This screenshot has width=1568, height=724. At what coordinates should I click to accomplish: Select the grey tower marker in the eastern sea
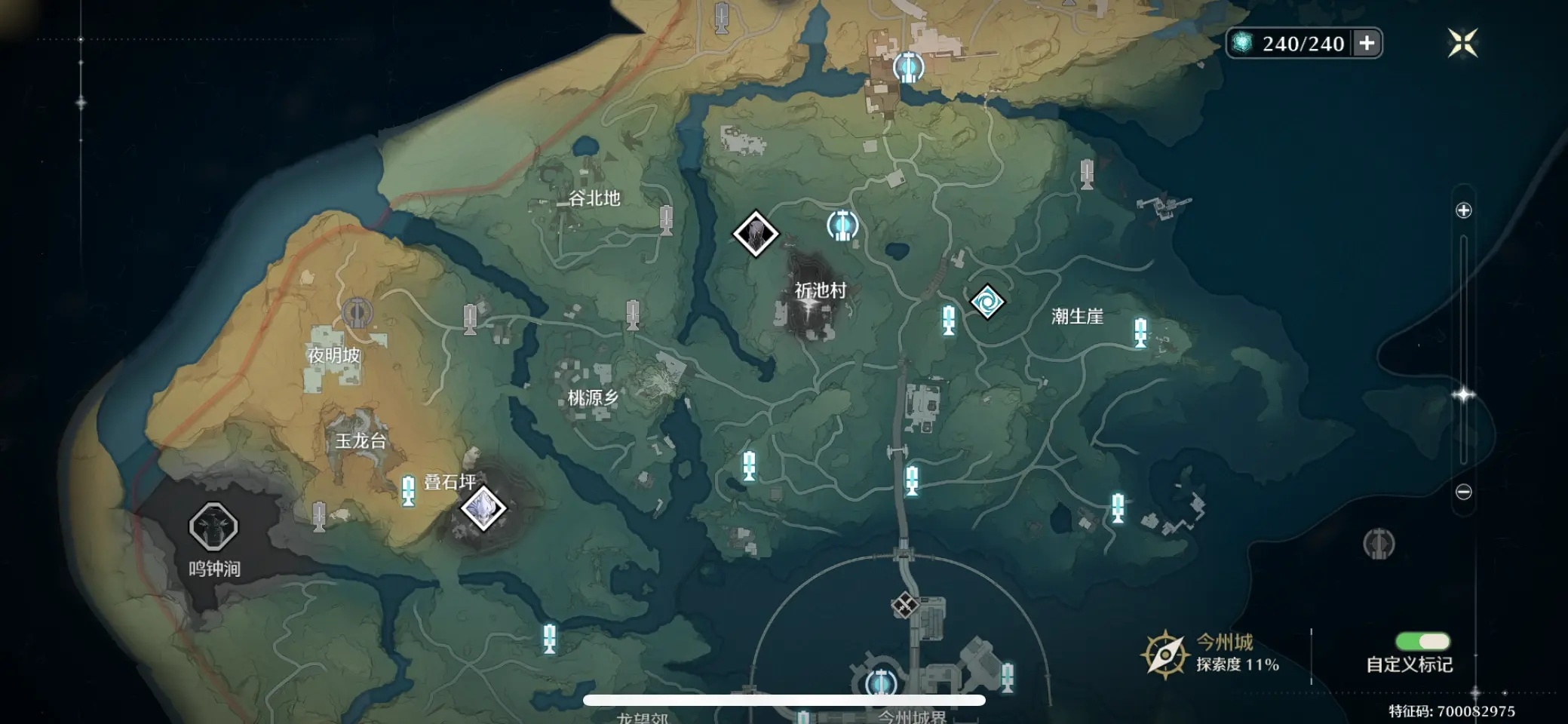tap(1379, 544)
